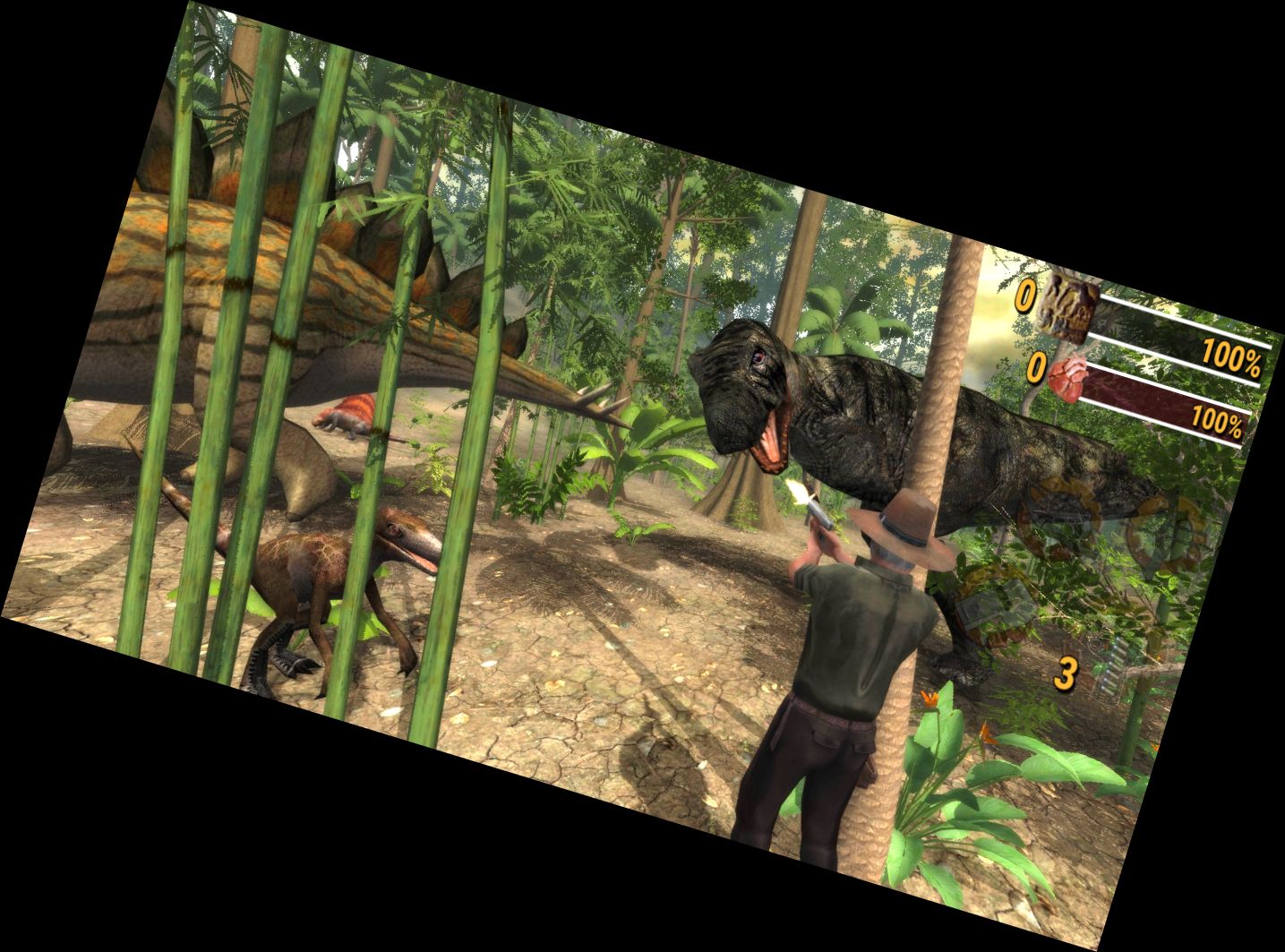
Task: Click the crosshair targeting reticle
Action: [x=1095, y=644]
